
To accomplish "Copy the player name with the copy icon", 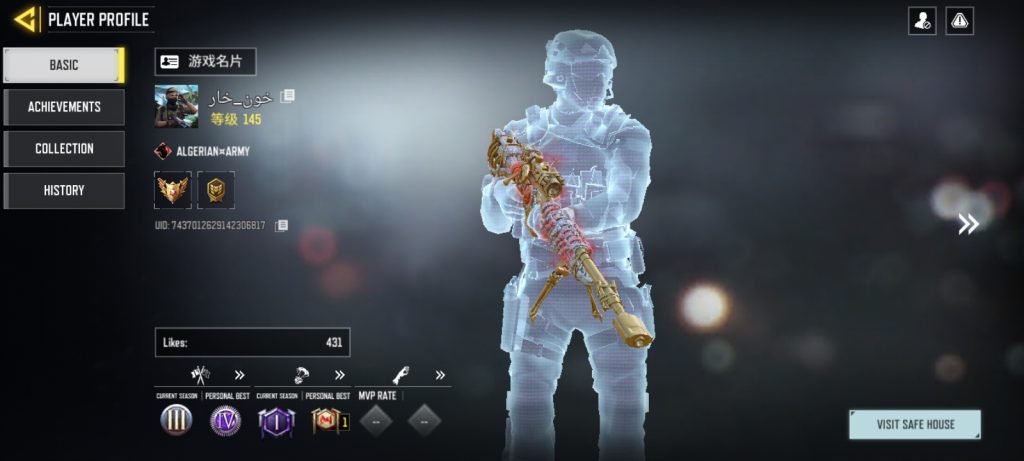I will point(288,97).
